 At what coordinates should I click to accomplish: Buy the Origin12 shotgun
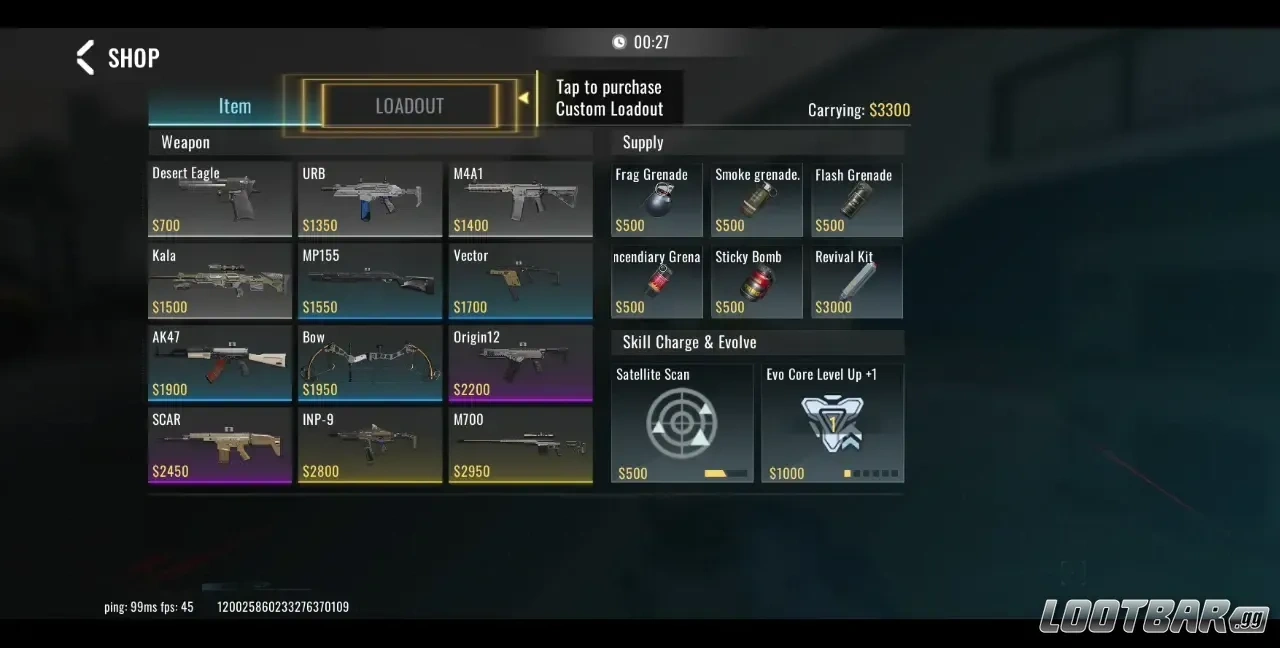(520, 364)
